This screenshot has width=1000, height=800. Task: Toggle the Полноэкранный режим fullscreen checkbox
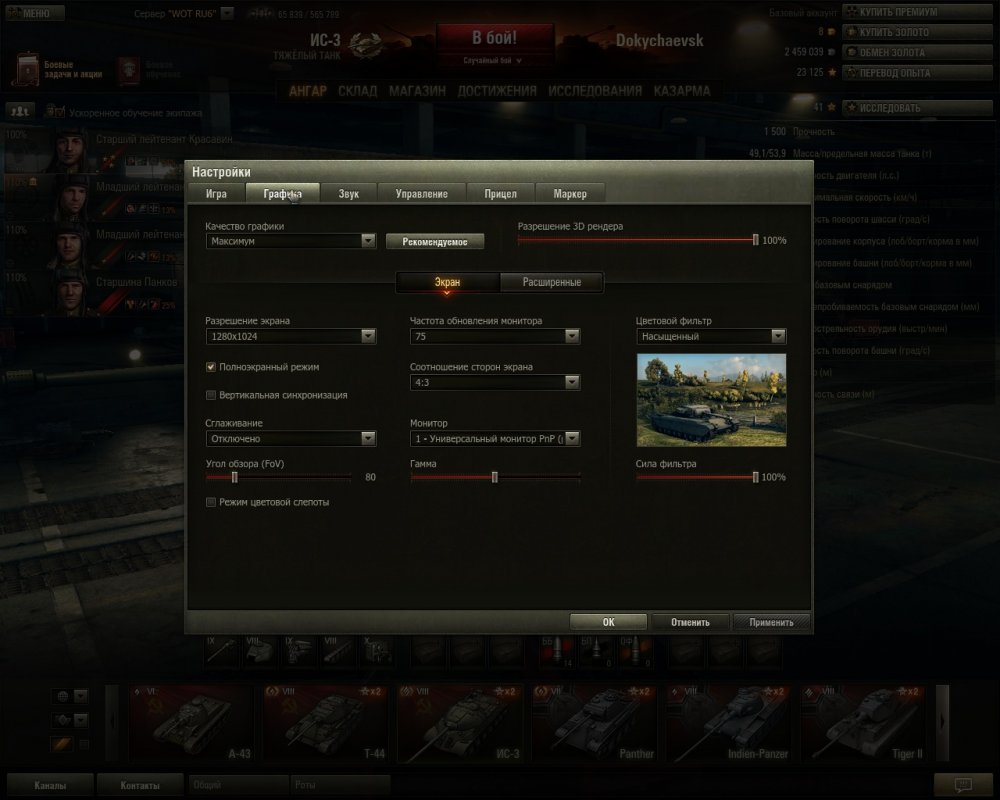pyautogui.click(x=211, y=367)
